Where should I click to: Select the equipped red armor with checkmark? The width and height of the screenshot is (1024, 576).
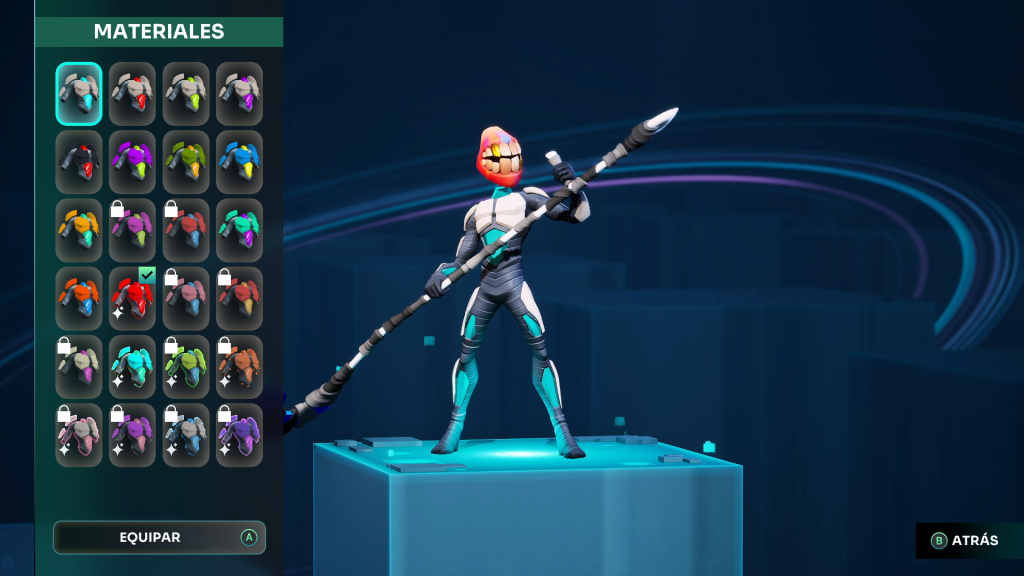pos(133,298)
